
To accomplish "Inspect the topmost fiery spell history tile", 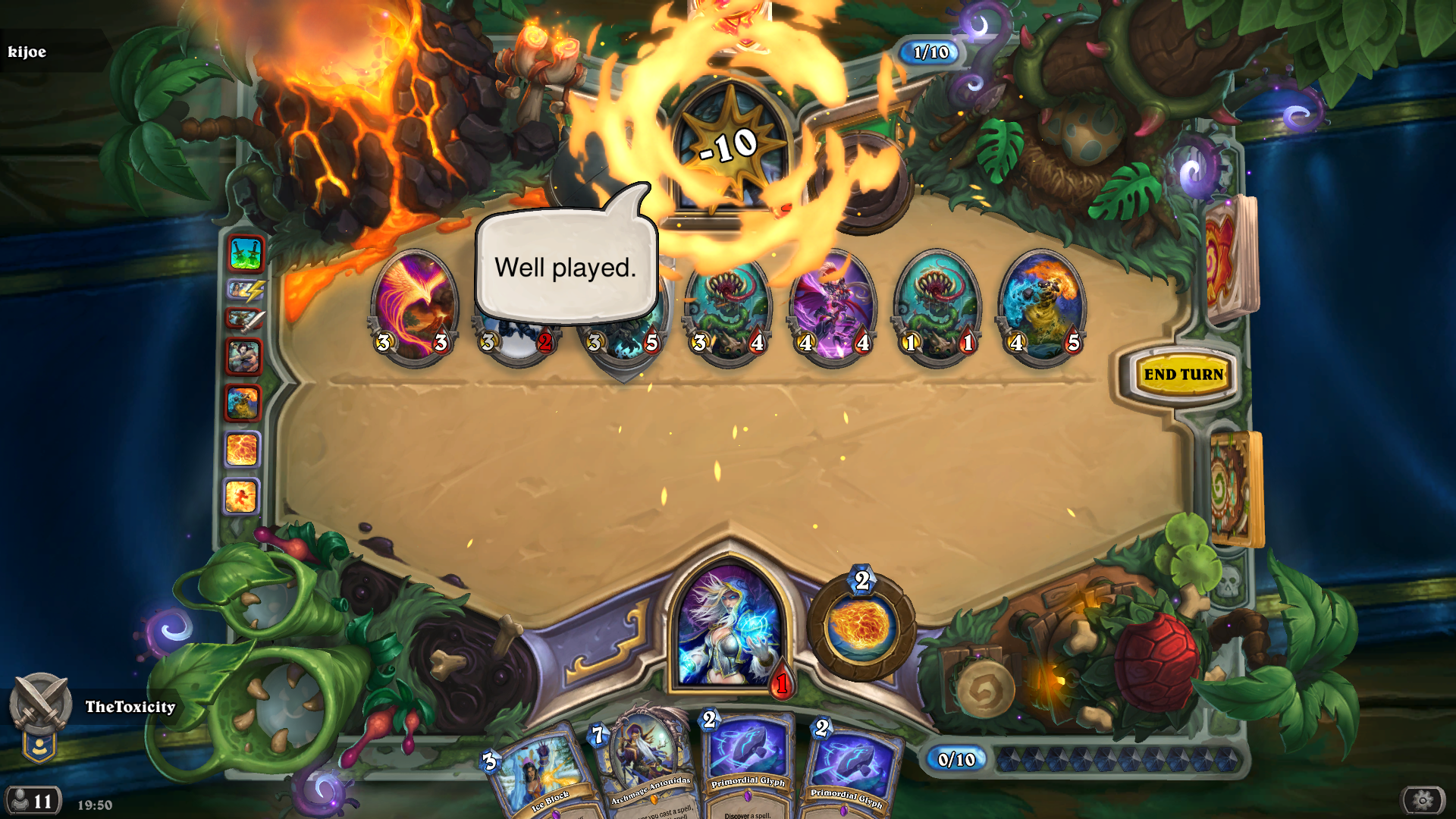I will 243,449.
